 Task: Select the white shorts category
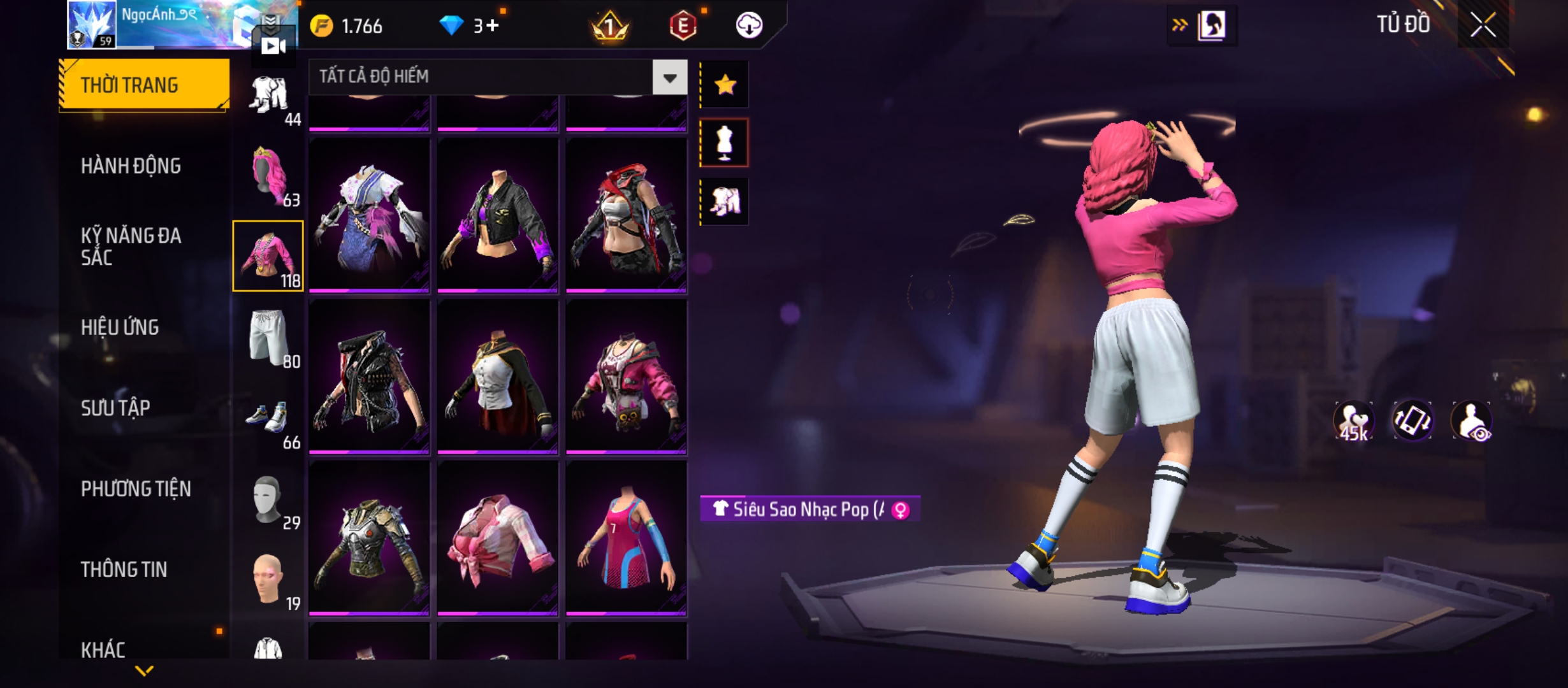click(268, 336)
